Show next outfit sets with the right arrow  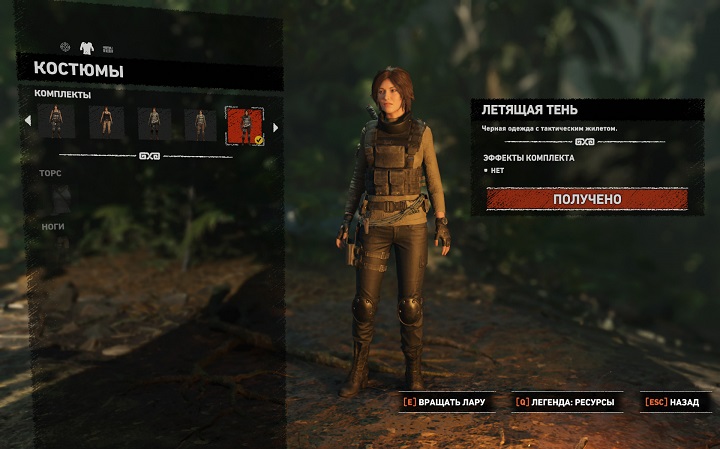click(275, 126)
